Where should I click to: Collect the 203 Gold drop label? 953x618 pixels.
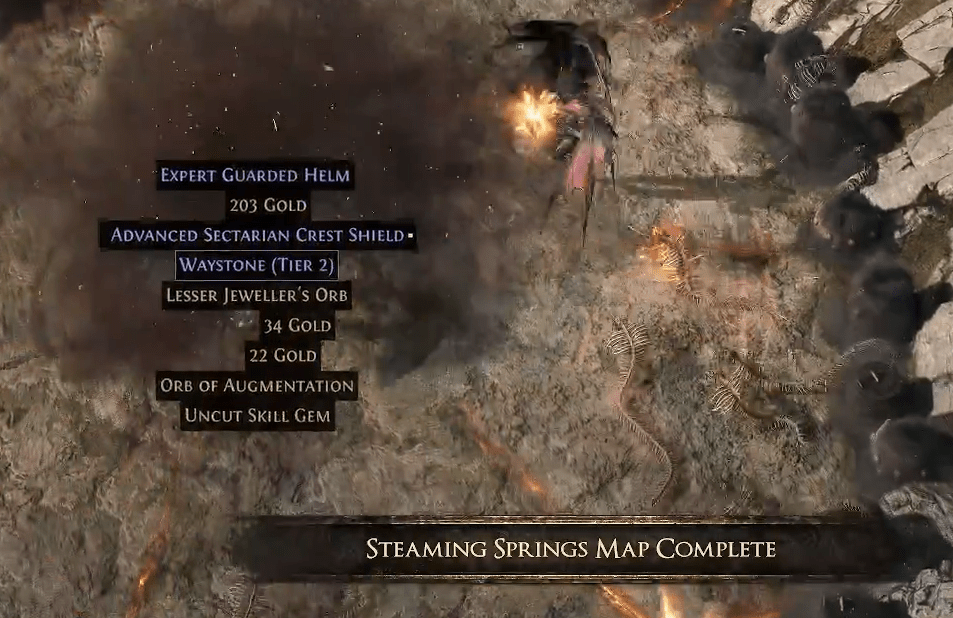[267, 206]
